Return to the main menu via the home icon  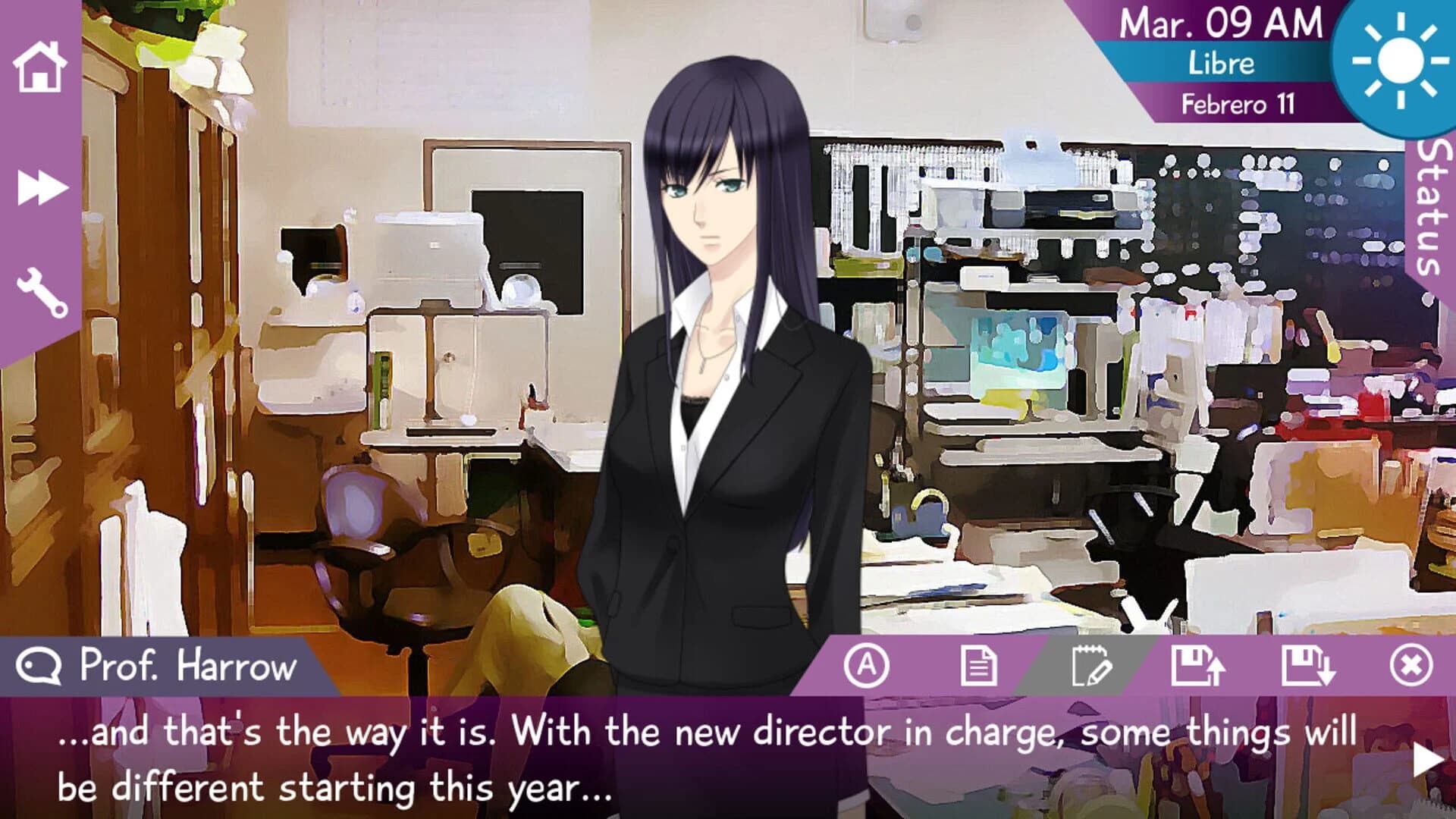pyautogui.click(x=39, y=68)
